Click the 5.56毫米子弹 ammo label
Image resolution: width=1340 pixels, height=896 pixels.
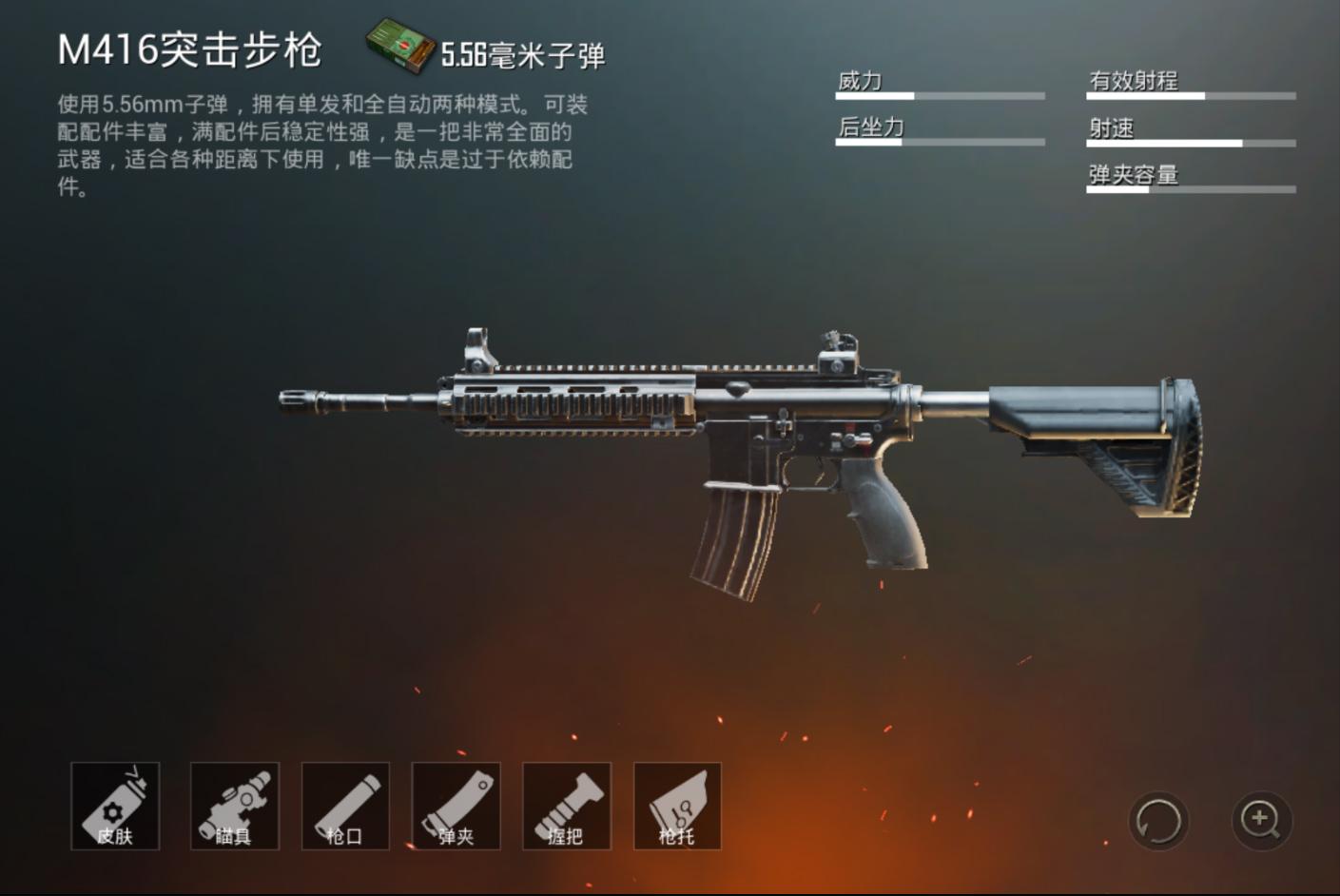click(524, 55)
